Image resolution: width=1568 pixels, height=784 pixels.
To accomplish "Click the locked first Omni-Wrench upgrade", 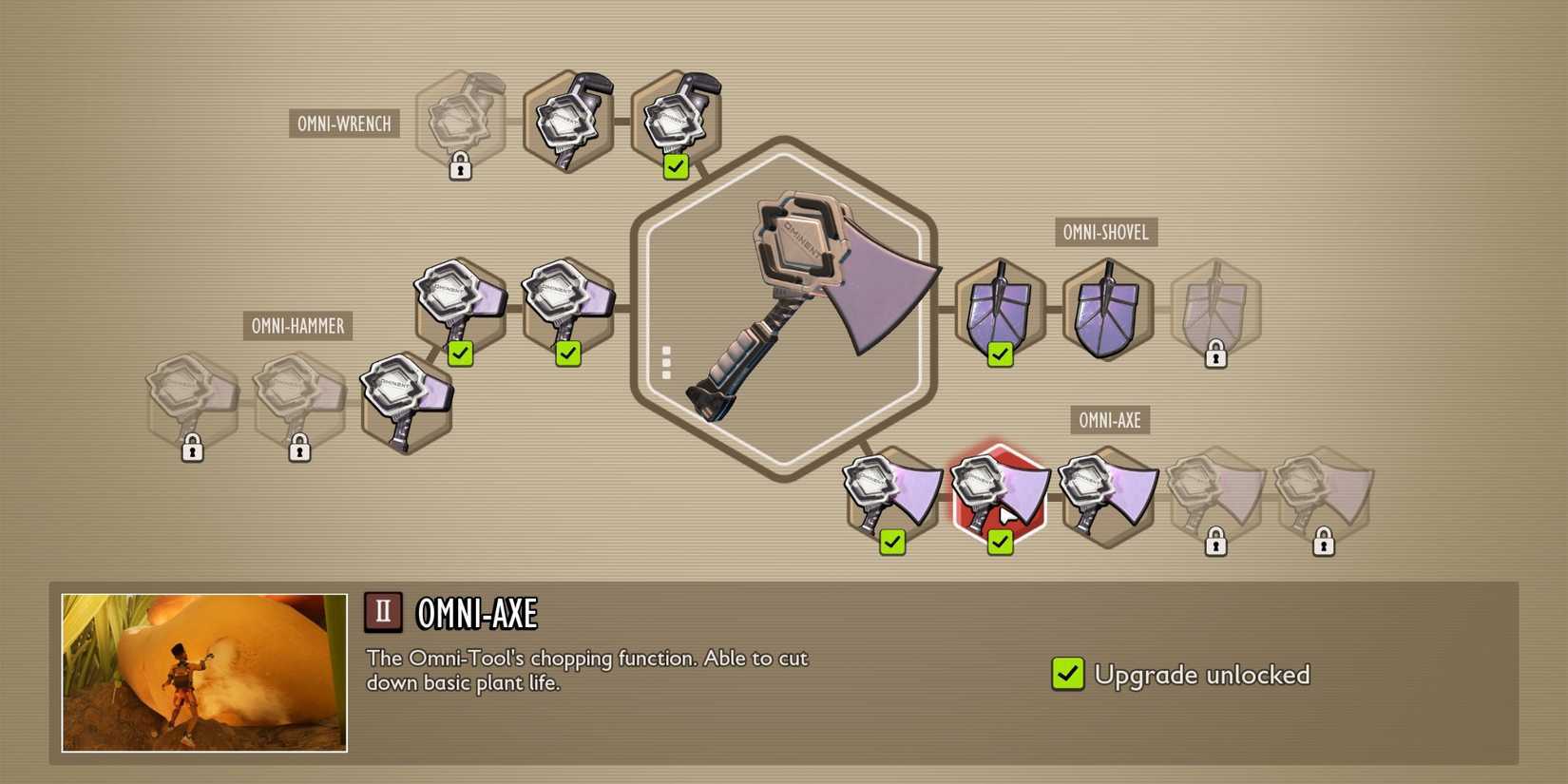I will pos(461,119).
